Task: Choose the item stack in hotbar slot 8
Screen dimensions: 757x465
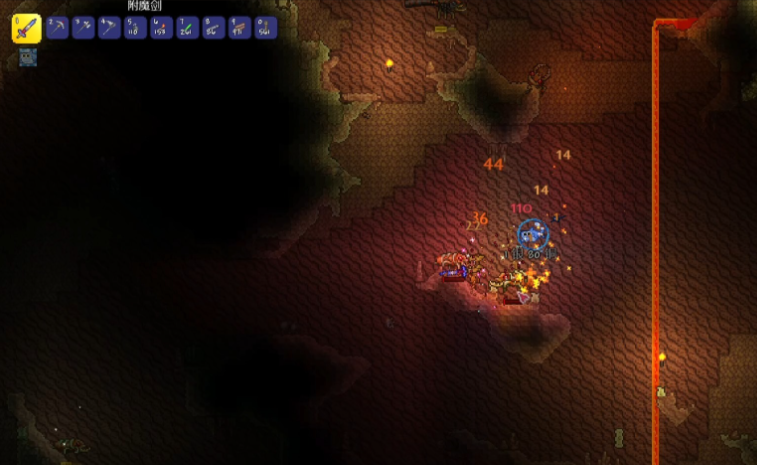Action: click(x=213, y=28)
